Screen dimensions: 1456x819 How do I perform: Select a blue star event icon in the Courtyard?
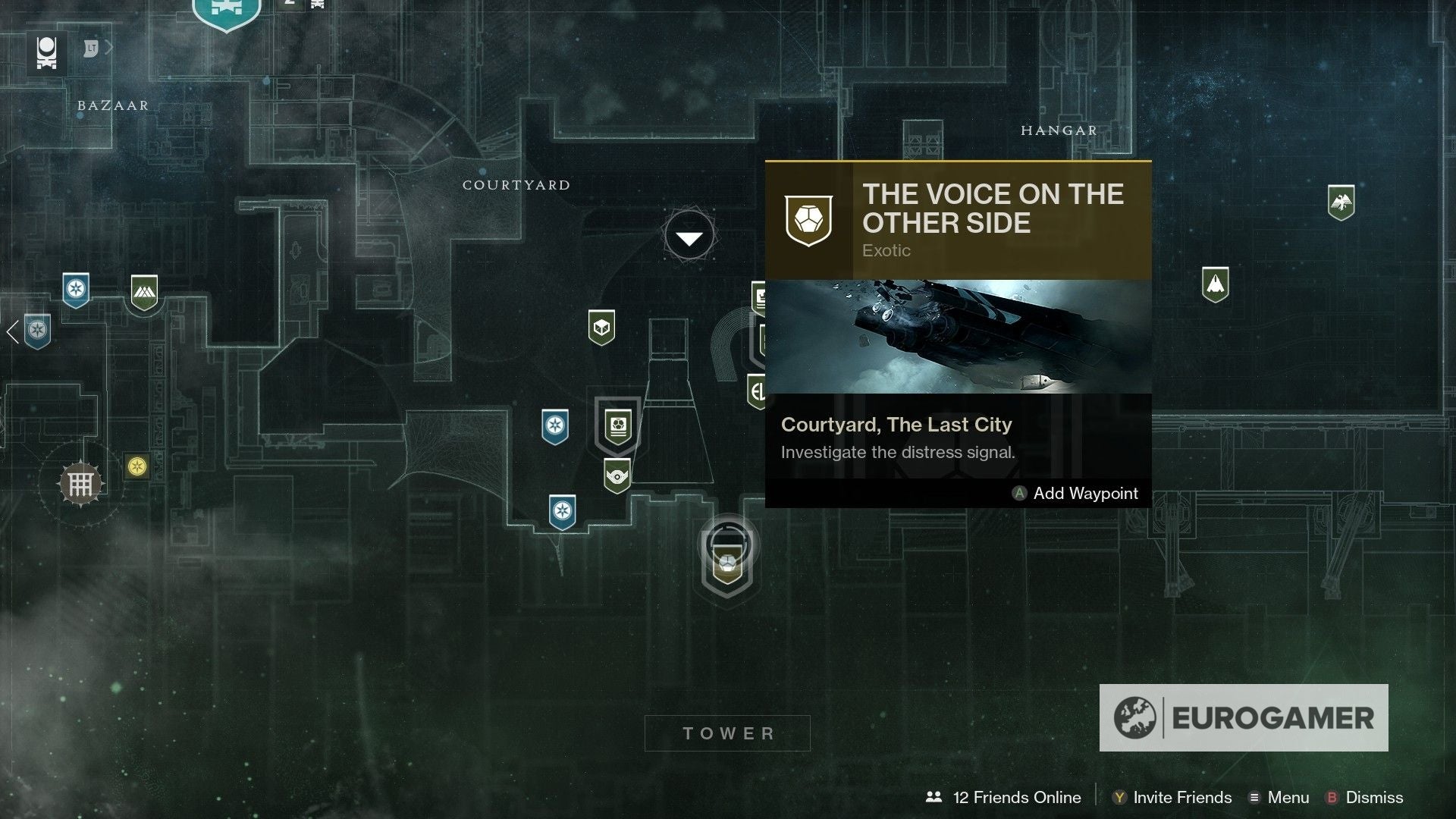(556, 427)
